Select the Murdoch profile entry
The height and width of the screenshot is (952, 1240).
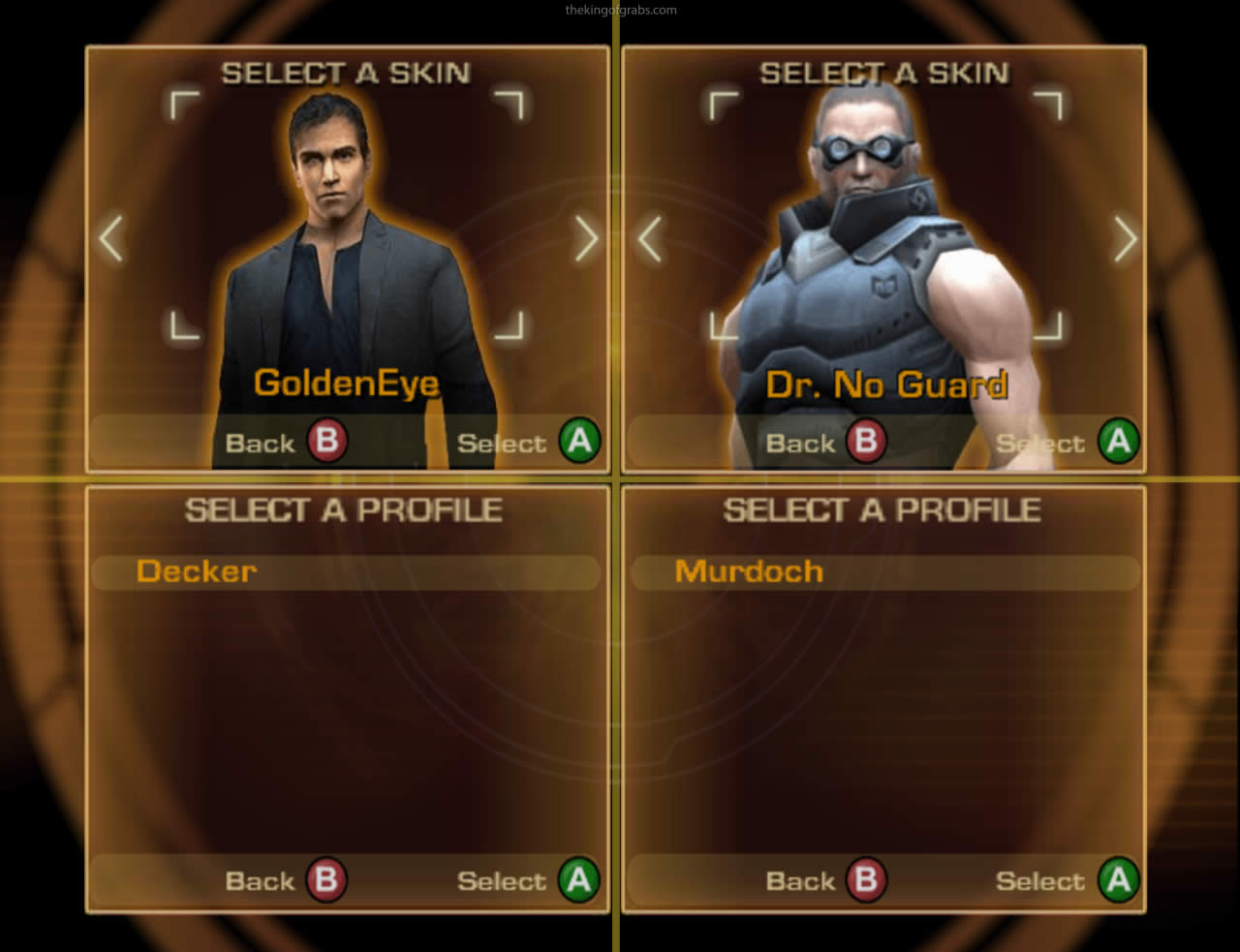tap(883, 571)
